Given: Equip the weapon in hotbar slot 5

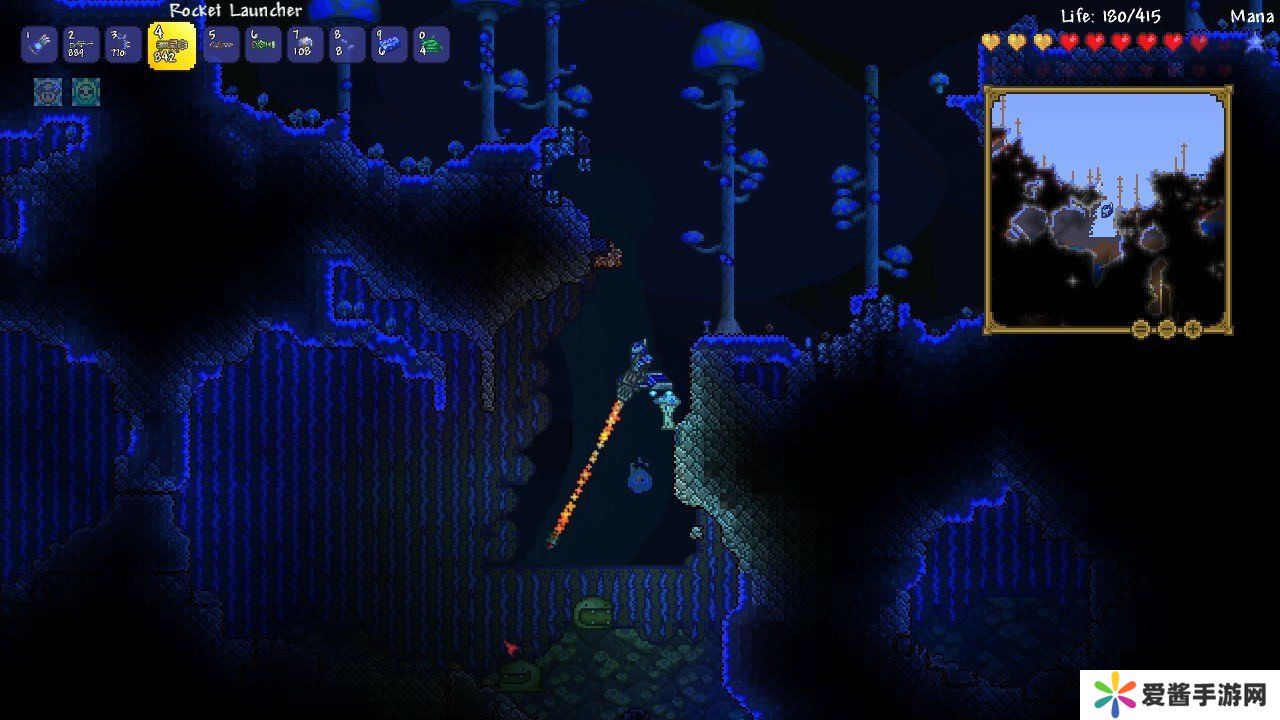Looking at the screenshot, I should point(221,44).
